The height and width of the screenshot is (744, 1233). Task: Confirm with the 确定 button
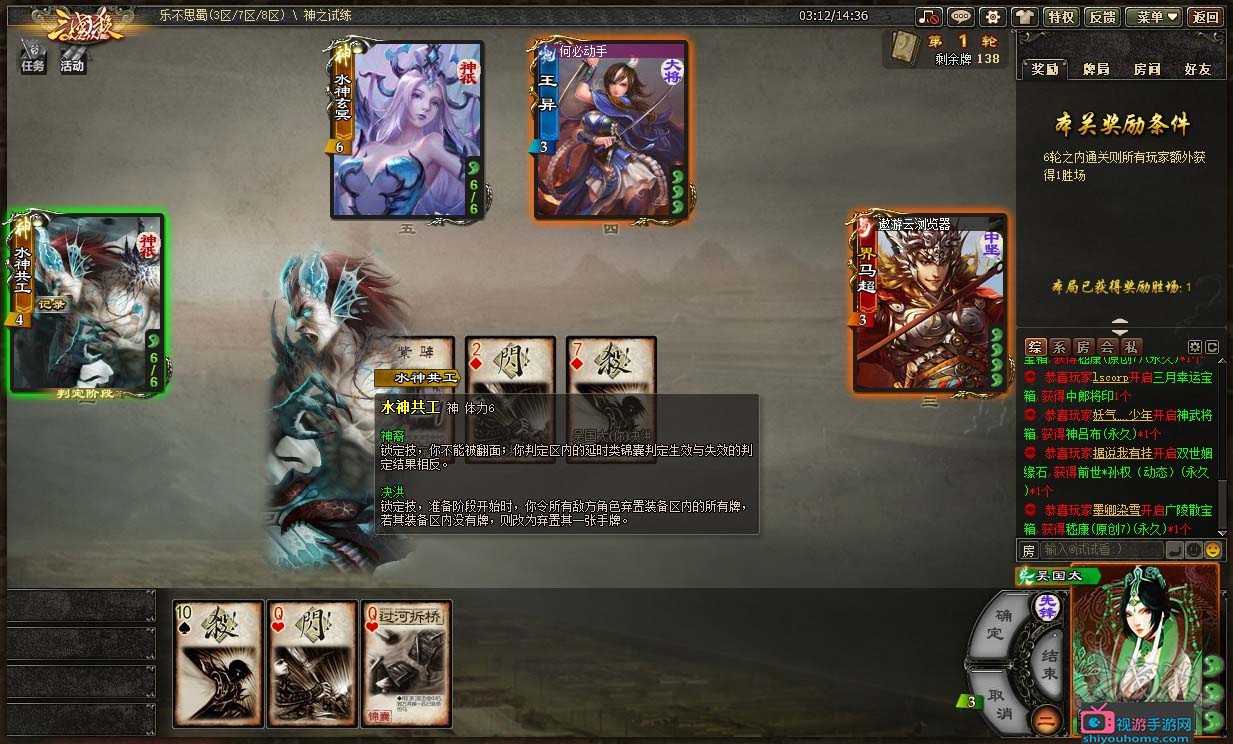(998, 624)
